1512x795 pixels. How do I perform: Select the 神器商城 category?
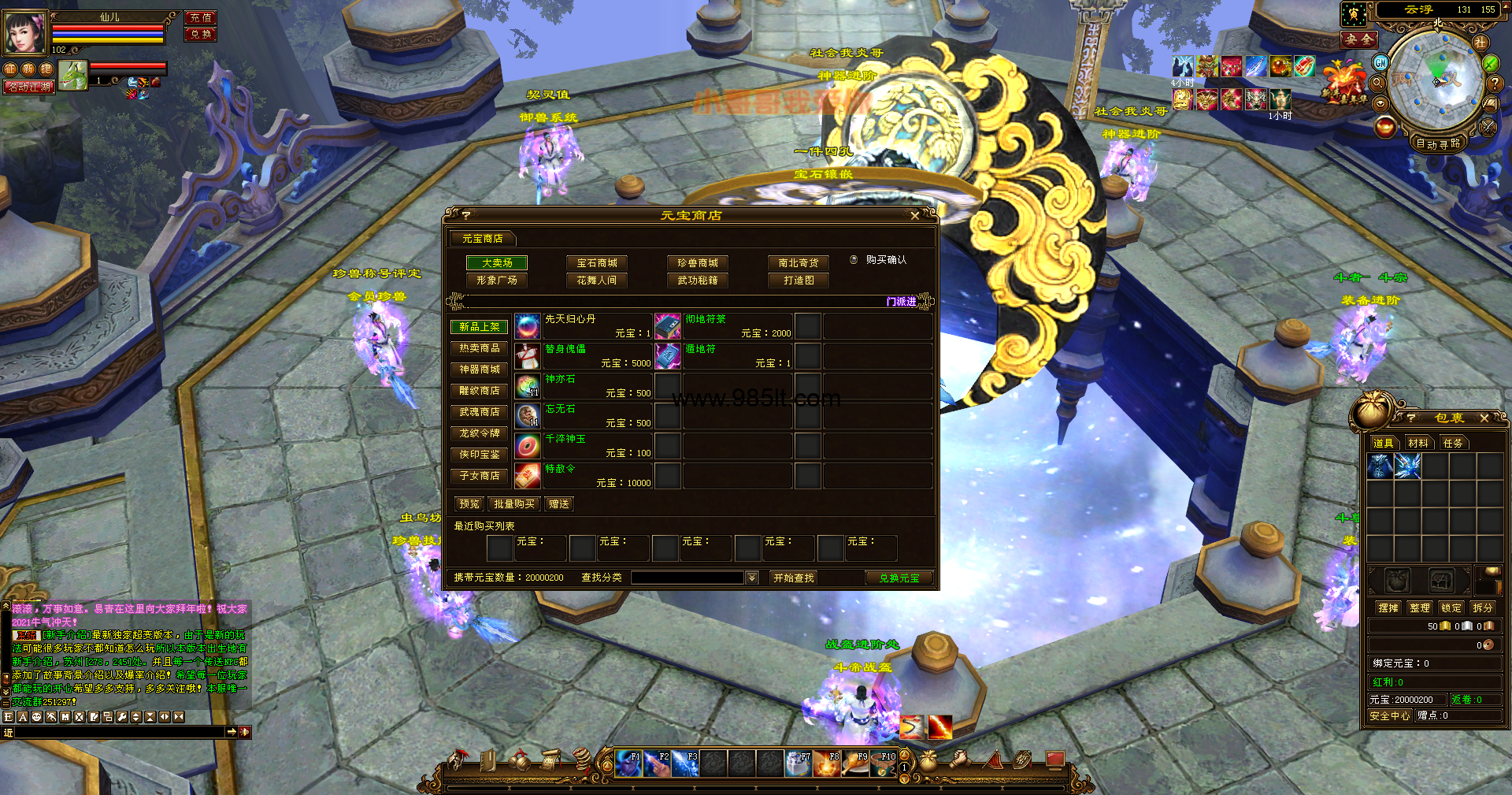480,370
